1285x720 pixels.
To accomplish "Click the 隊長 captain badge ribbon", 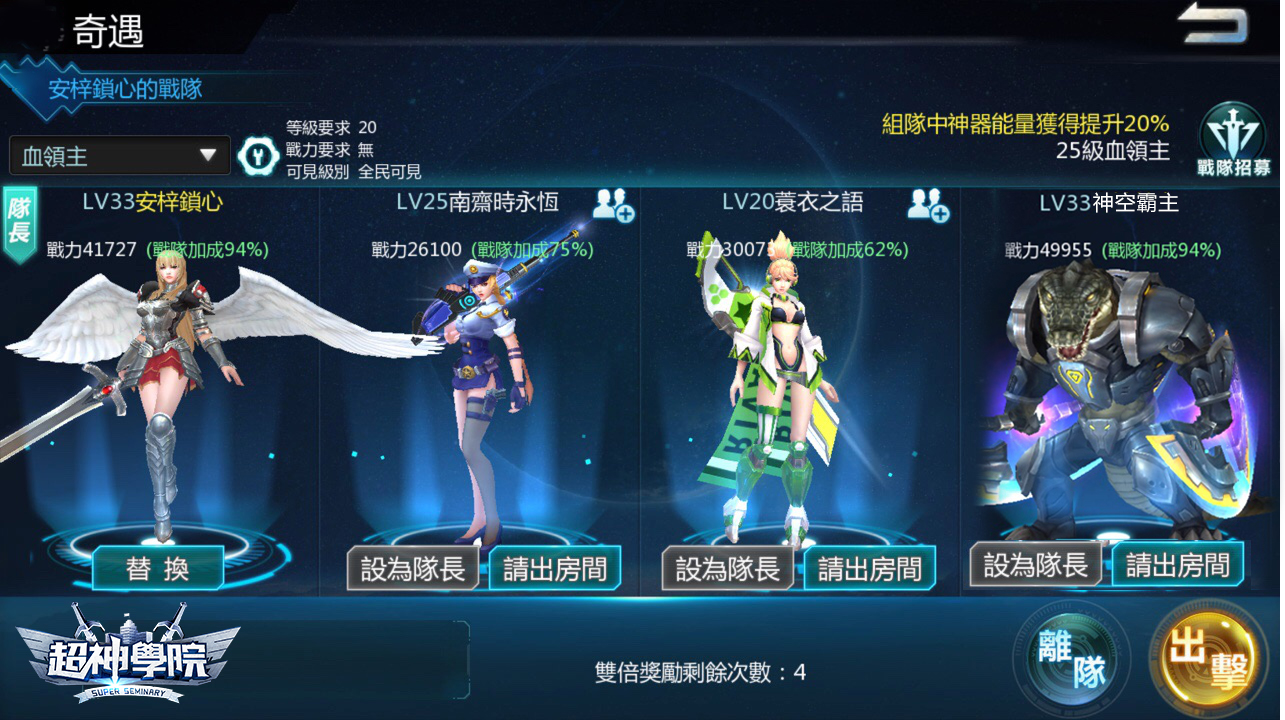I will (x=20, y=218).
